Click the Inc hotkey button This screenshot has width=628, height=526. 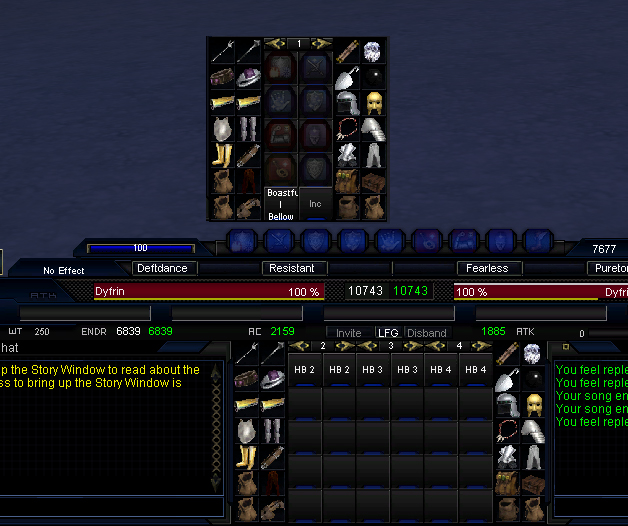315,203
